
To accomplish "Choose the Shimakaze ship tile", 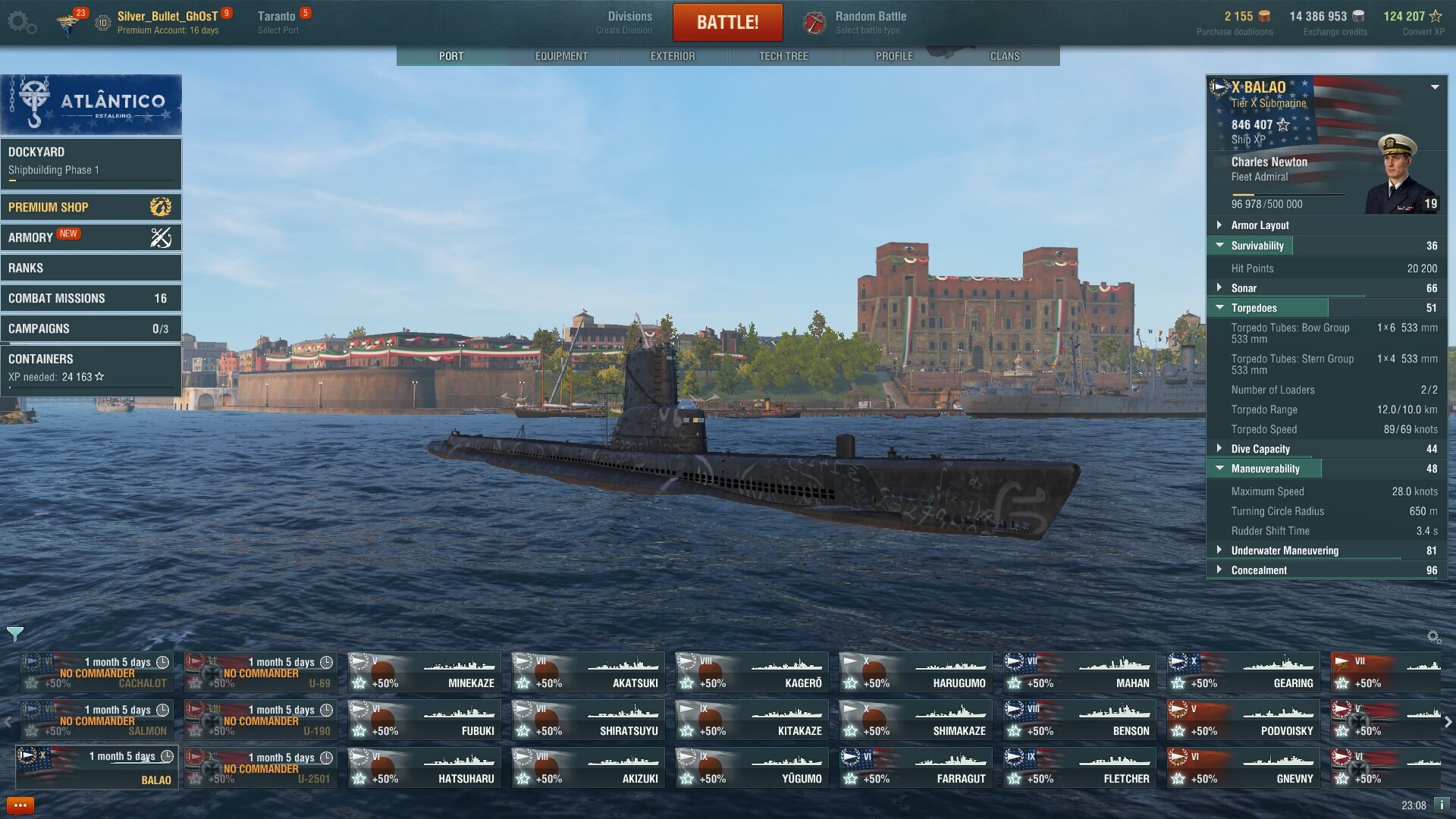I will [x=914, y=720].
